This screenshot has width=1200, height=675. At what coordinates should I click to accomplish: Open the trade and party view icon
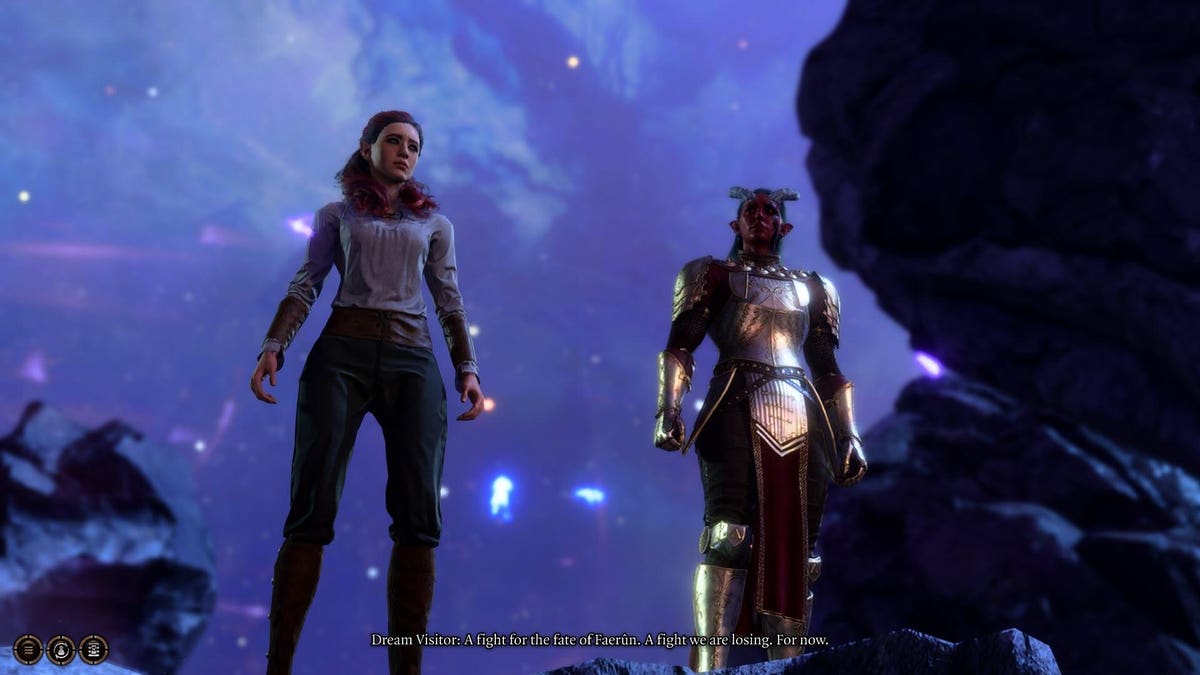[x=94, y=650]
